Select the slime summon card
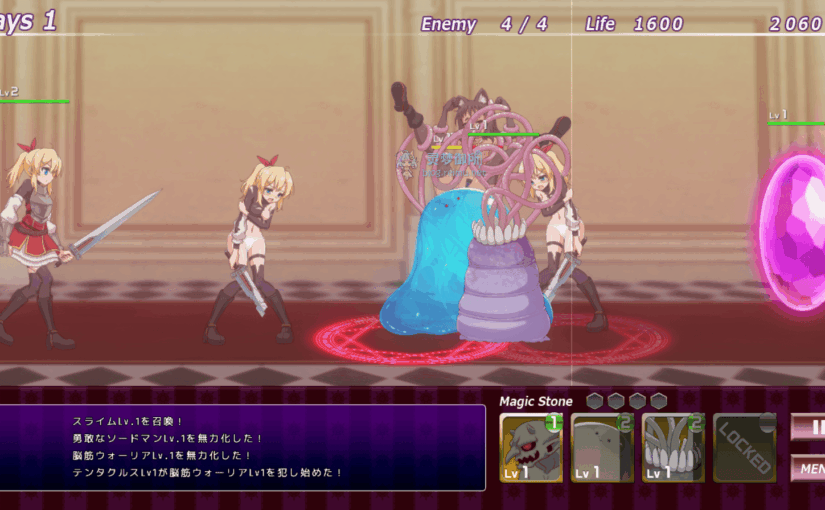 (602, 448)
